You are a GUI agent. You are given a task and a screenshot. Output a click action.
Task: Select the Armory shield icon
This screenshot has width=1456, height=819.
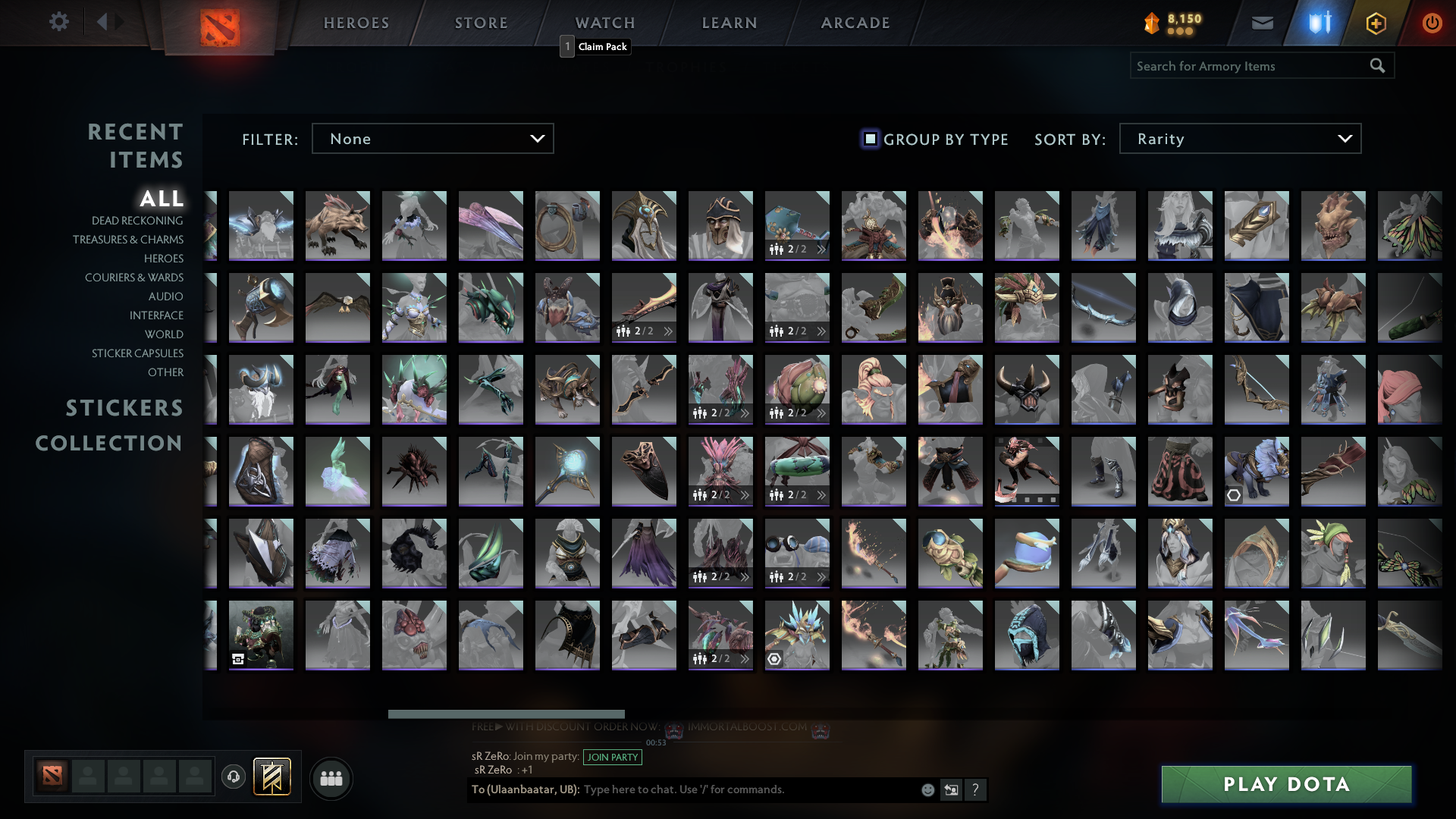[1318, 22]
